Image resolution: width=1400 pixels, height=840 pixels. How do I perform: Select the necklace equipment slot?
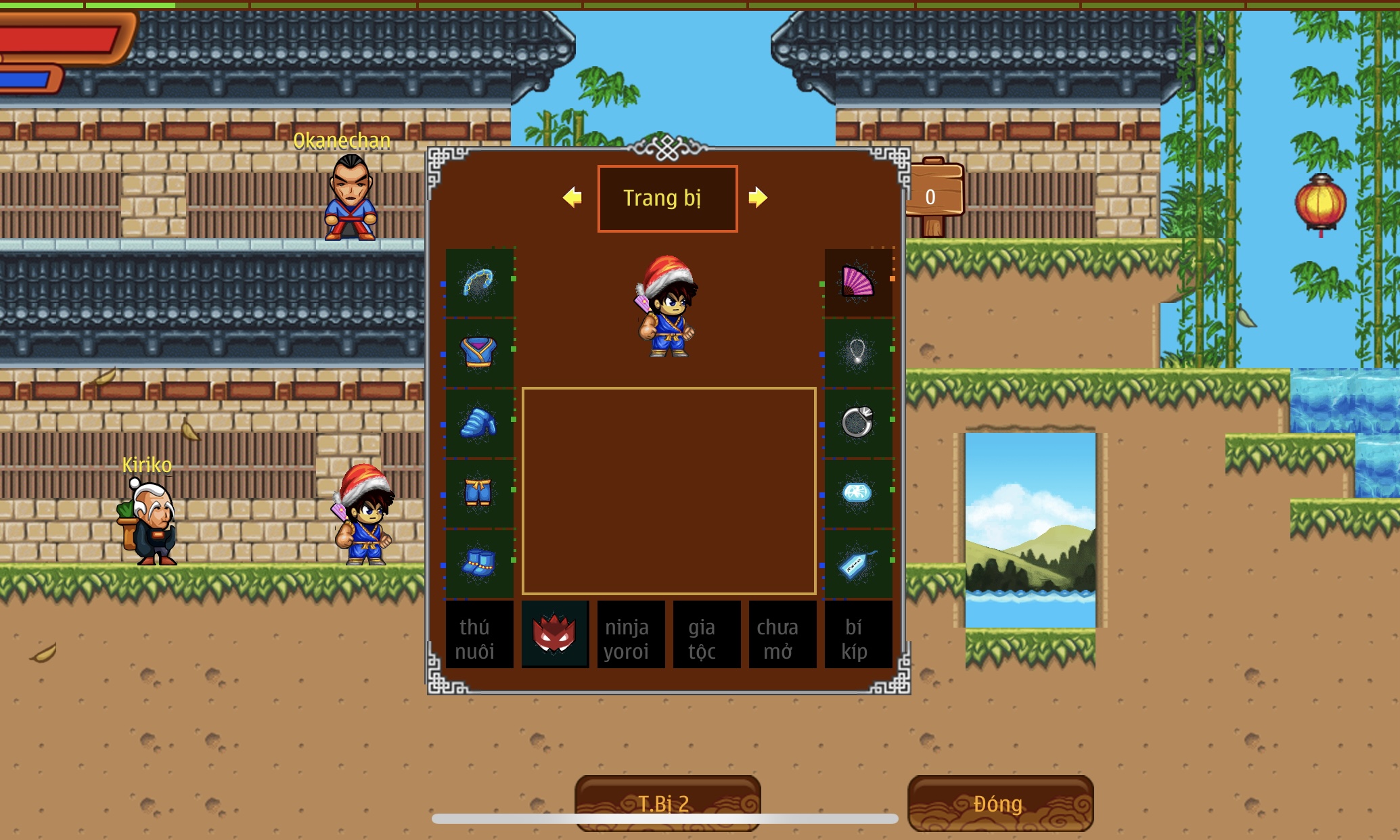click(x=857, y=353)
